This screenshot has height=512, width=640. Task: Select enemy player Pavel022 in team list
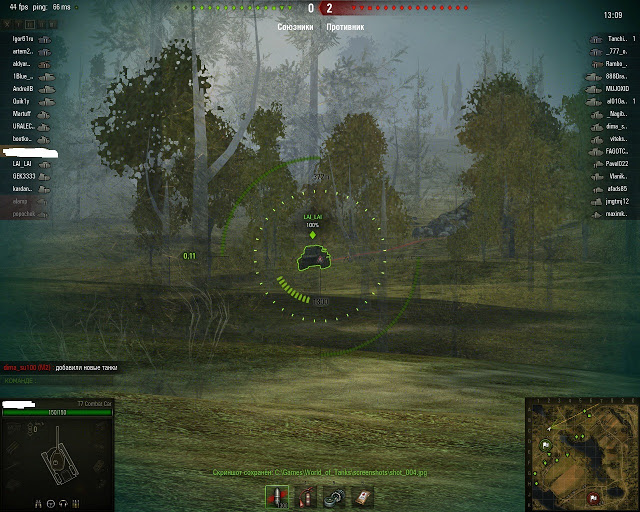tap(615, 163)
